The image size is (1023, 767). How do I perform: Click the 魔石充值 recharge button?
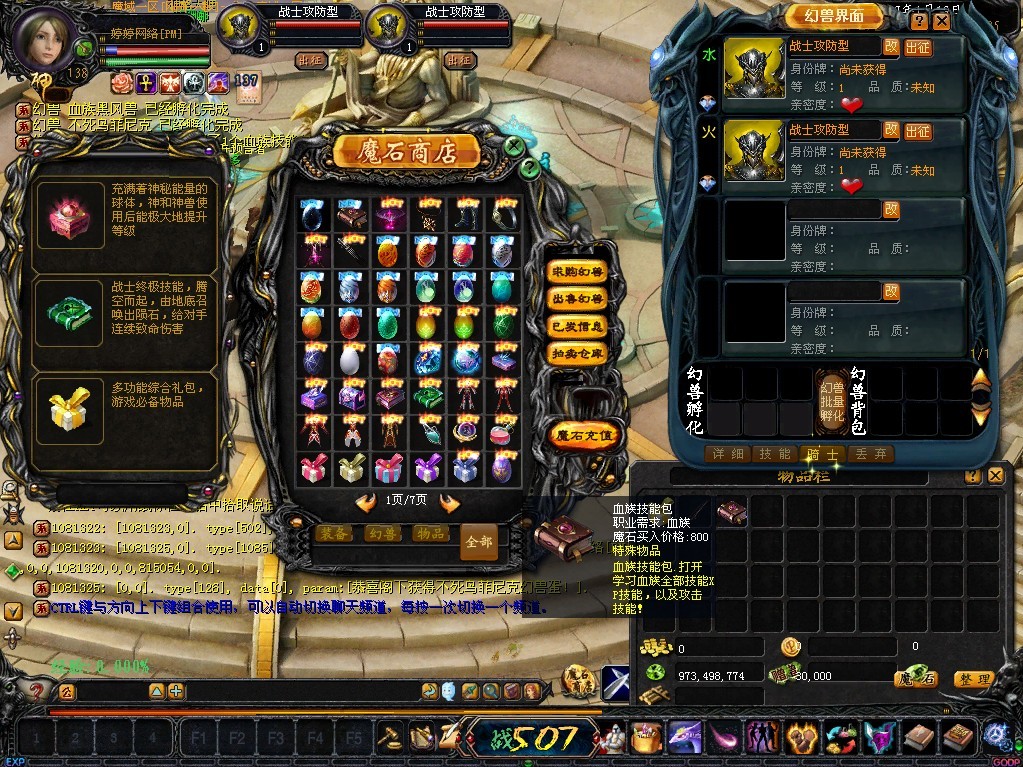point(585,434)
